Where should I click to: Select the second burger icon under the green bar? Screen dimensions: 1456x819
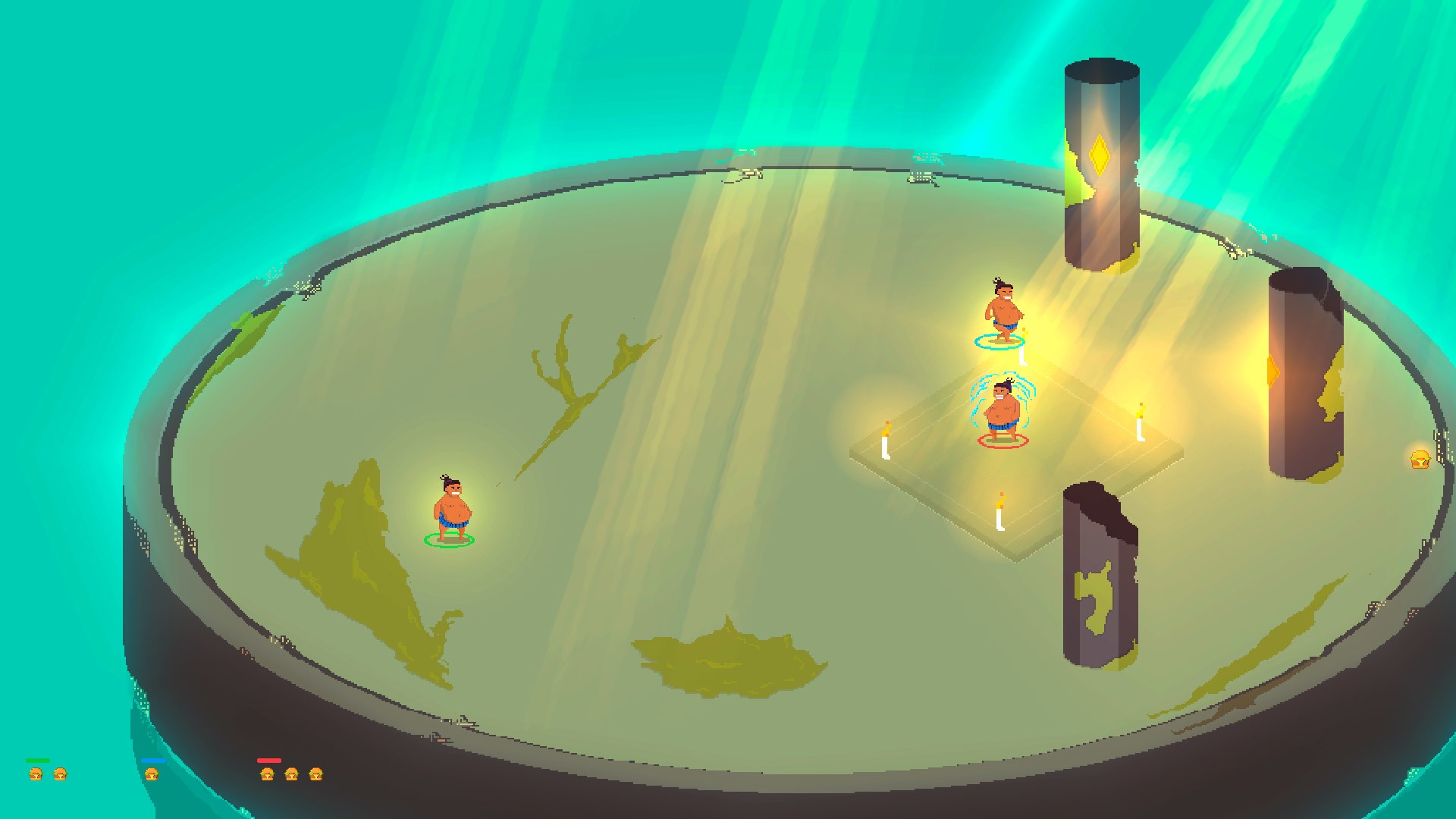tap(61, 775)
